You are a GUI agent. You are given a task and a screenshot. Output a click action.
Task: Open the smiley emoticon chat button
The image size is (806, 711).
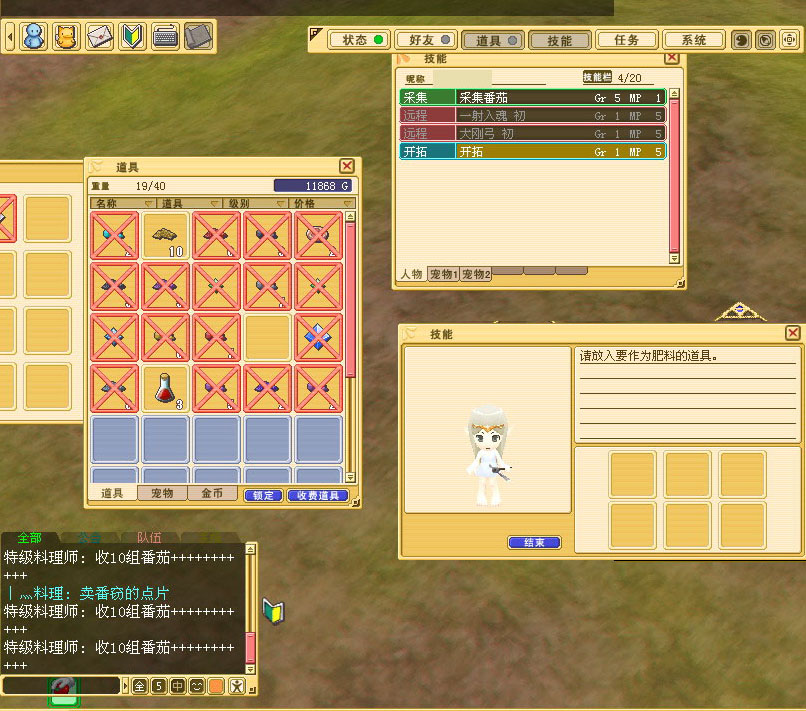(196, 686)
